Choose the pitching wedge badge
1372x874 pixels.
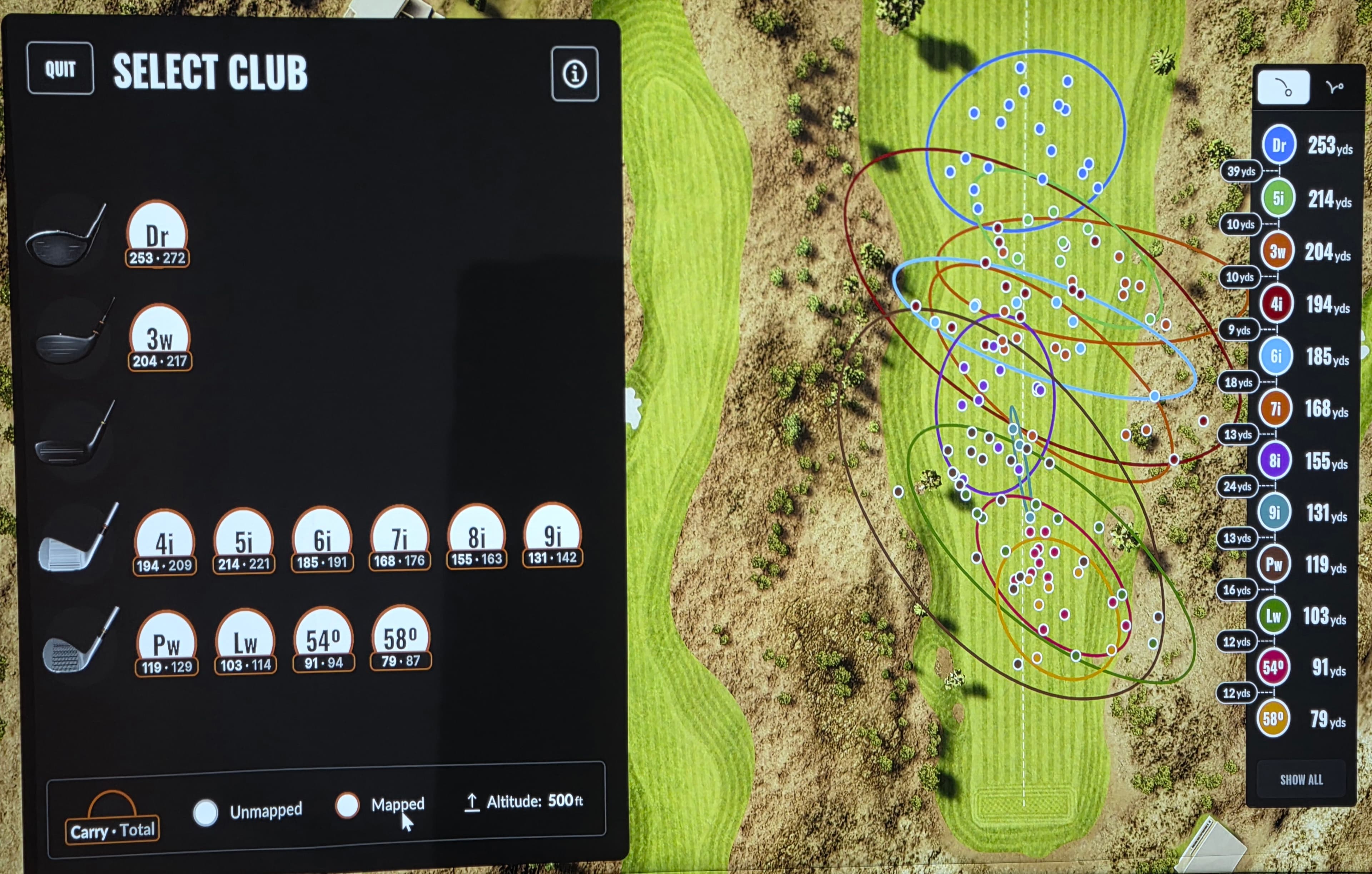pyautogui.click(x=166, y=644)
